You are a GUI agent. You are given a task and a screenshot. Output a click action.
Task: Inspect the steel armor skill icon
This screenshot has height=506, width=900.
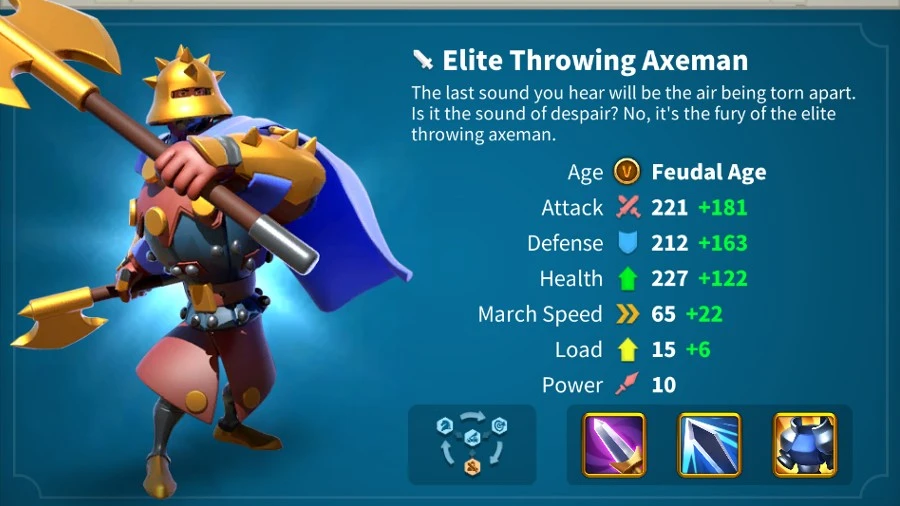pyautogui.click(x=804, y=444)
